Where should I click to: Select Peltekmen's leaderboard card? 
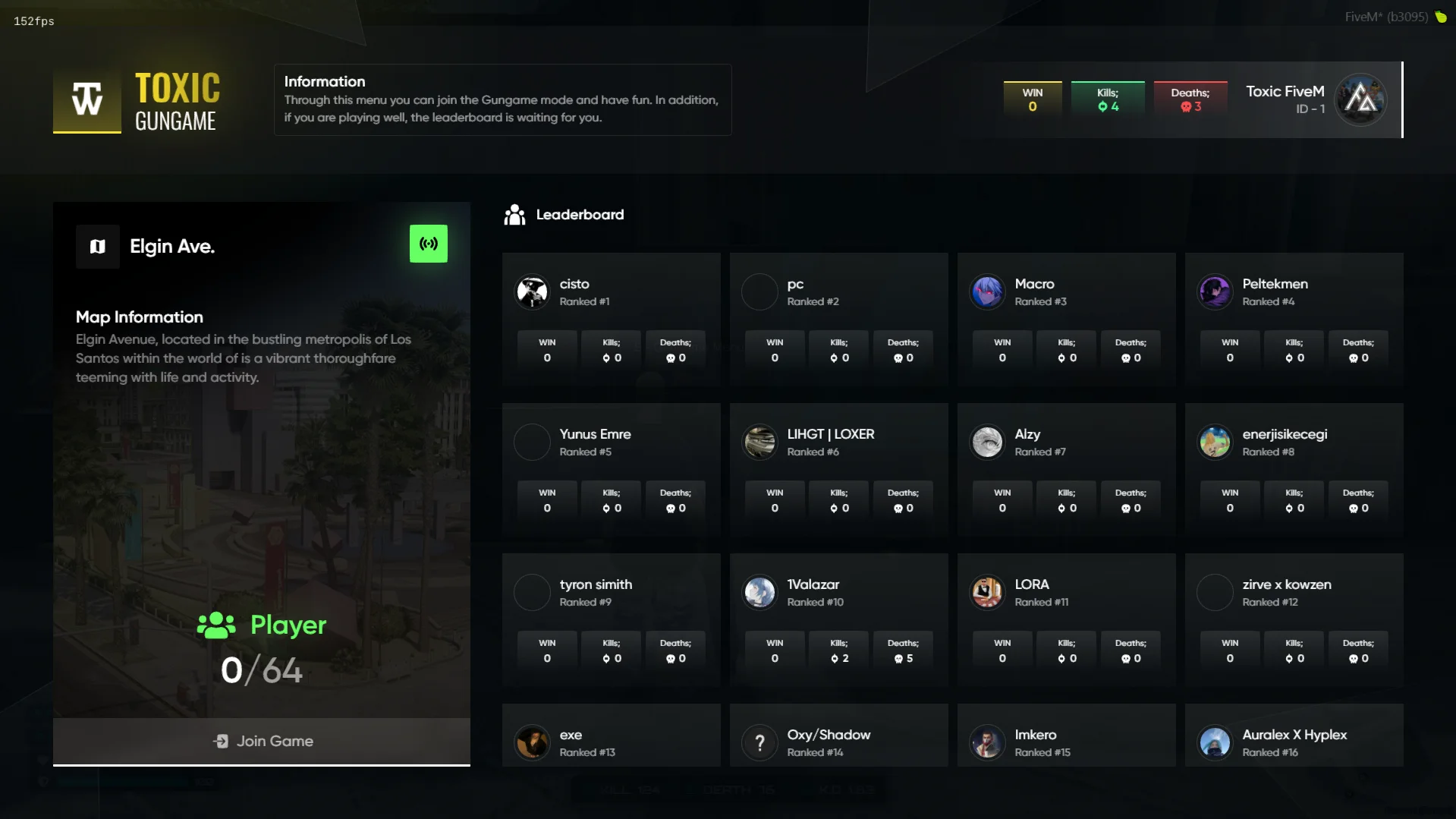(x=1294, y=319)
